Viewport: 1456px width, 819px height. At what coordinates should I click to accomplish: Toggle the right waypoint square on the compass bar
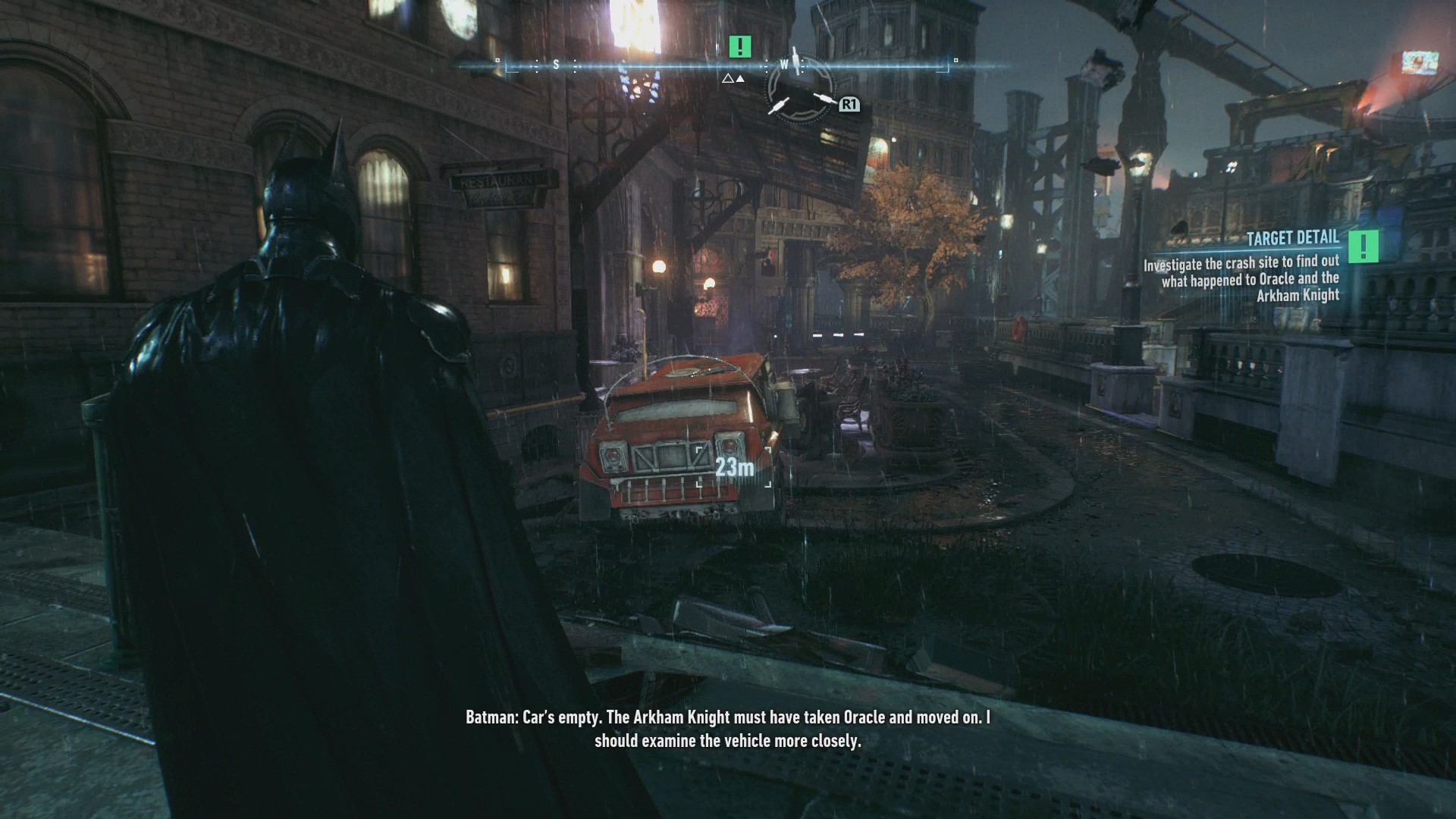coord(955,58)
